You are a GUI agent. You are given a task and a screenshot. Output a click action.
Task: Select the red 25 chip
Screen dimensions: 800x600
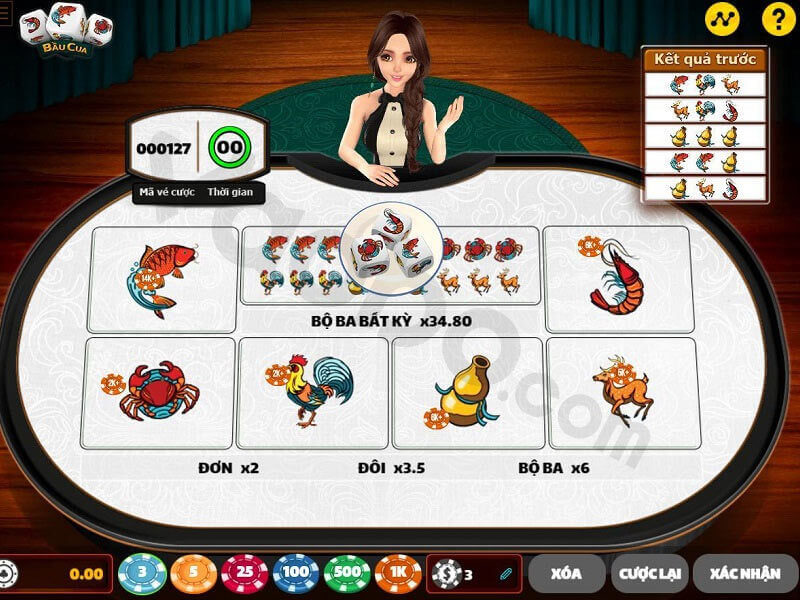tap(245, 574)
